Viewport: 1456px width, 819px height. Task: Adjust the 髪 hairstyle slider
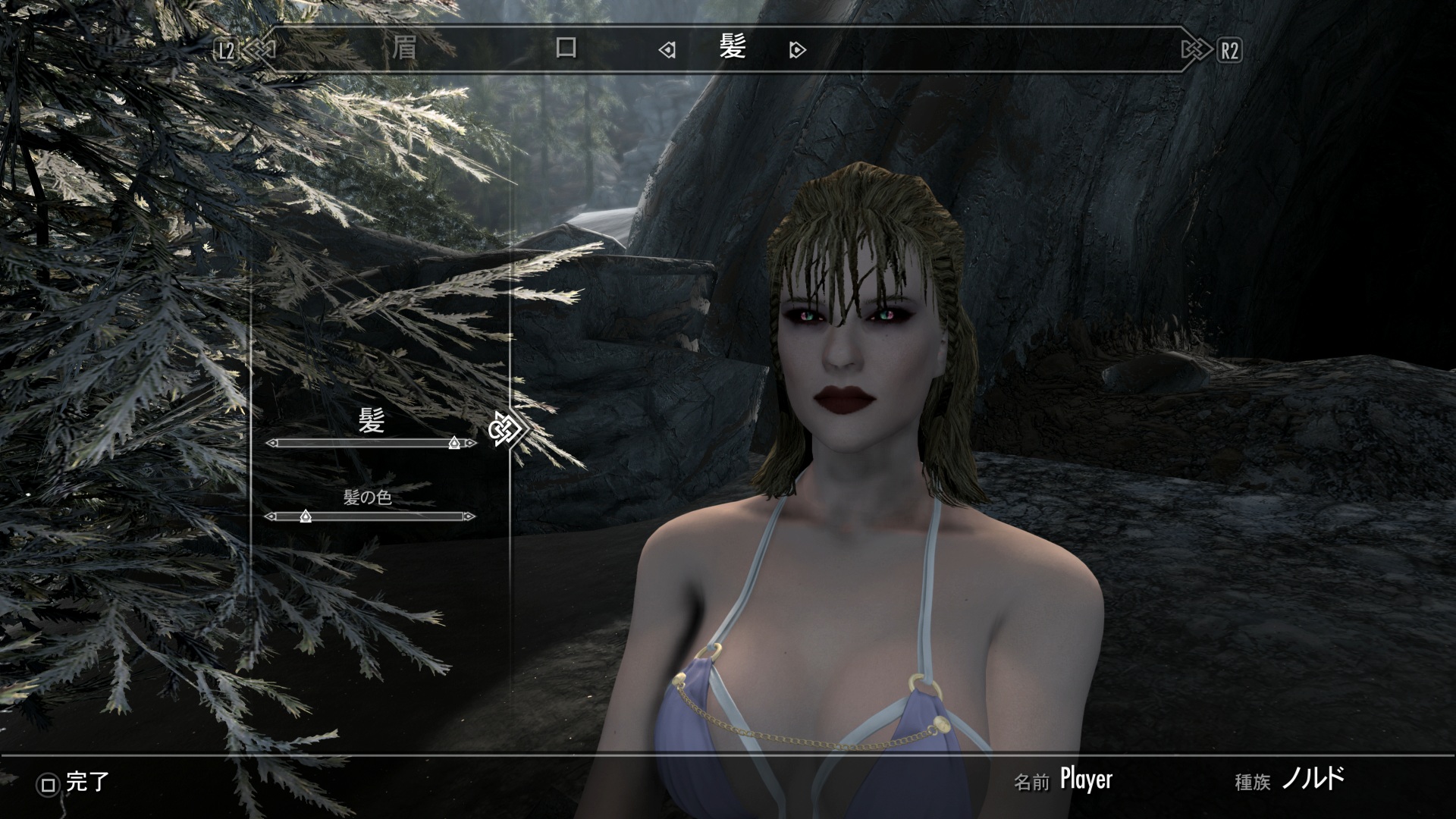pyautogui.click(x=453, y=443)
